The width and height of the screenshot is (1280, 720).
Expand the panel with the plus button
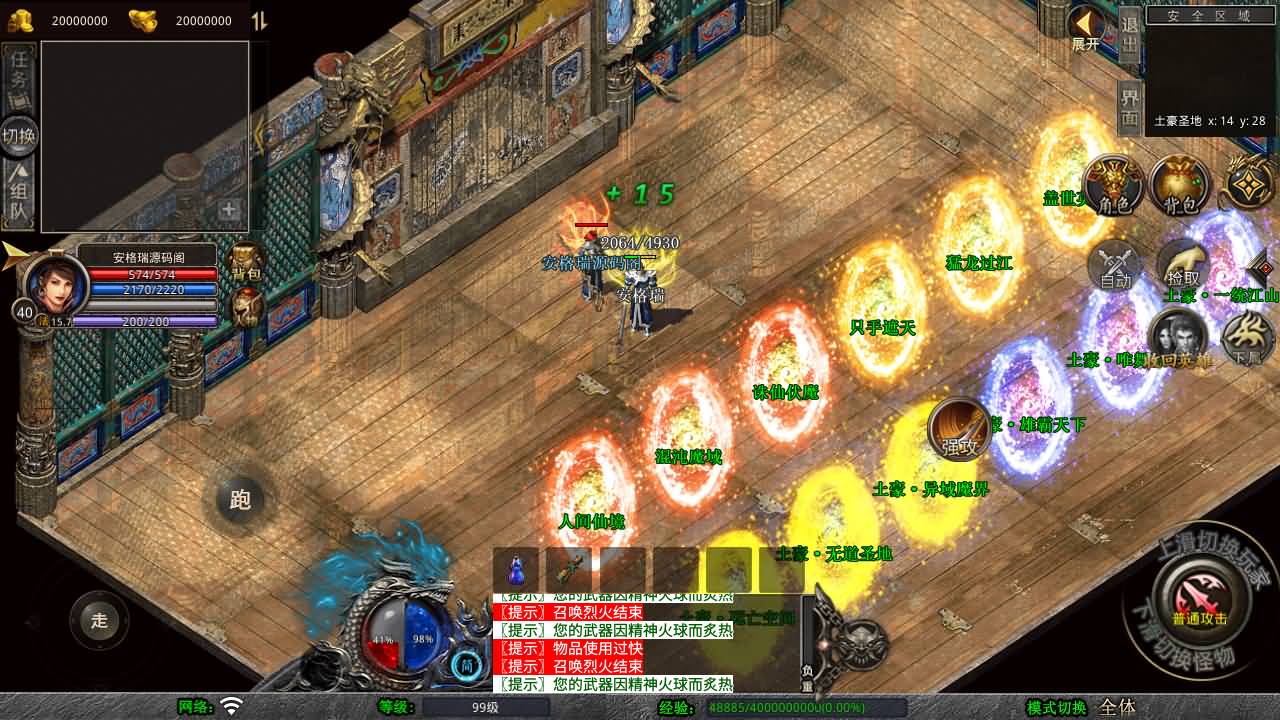coord(229,210)
